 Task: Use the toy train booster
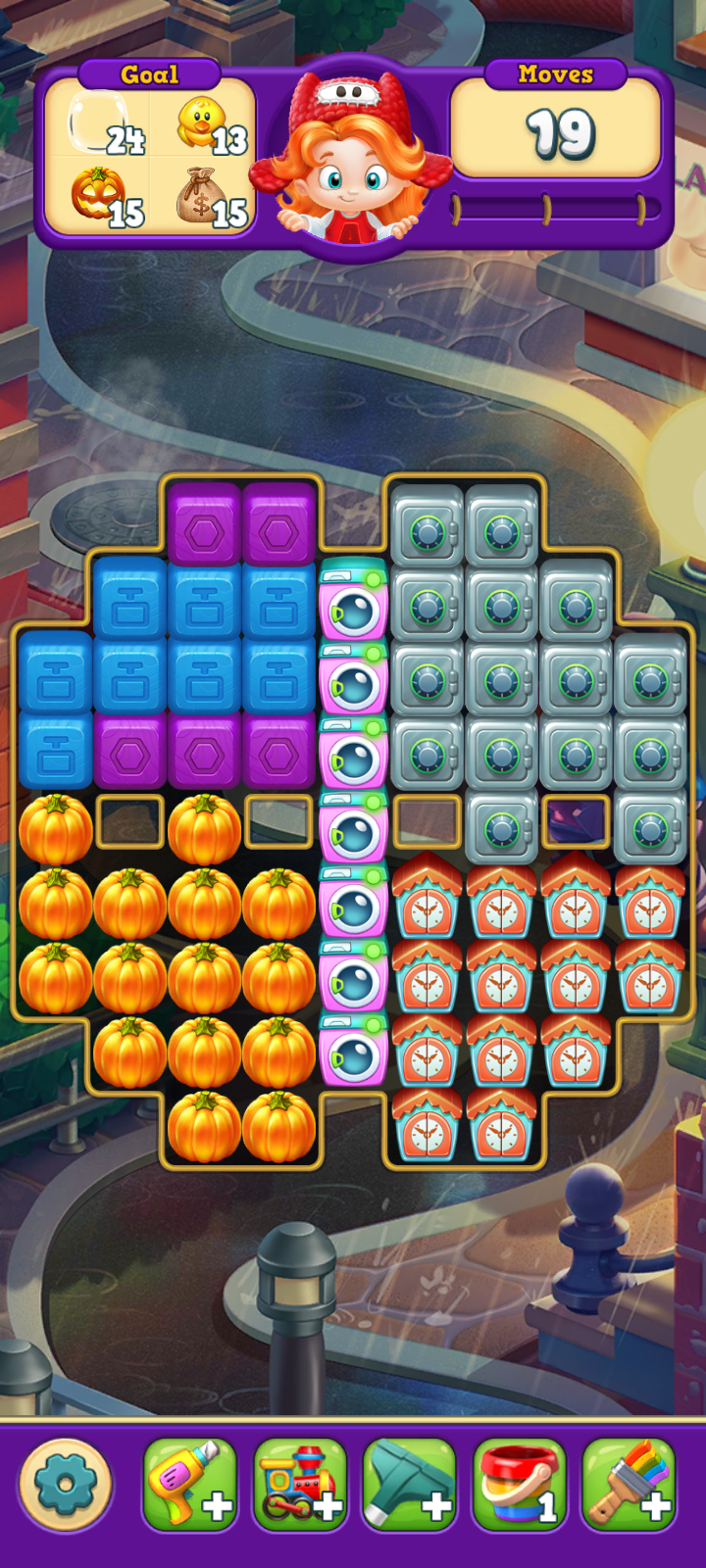[x=300, y=1485]
